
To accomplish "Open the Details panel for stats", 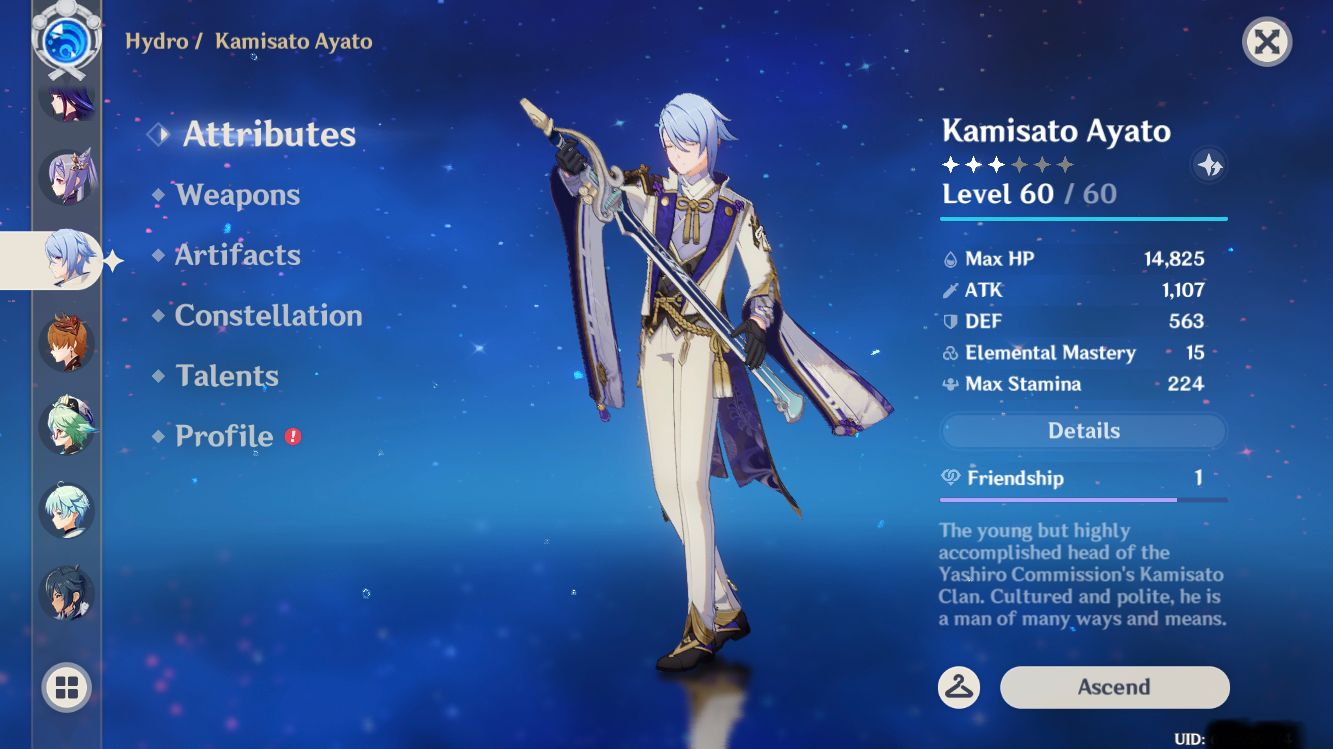I will click(x=1083, y=430).
